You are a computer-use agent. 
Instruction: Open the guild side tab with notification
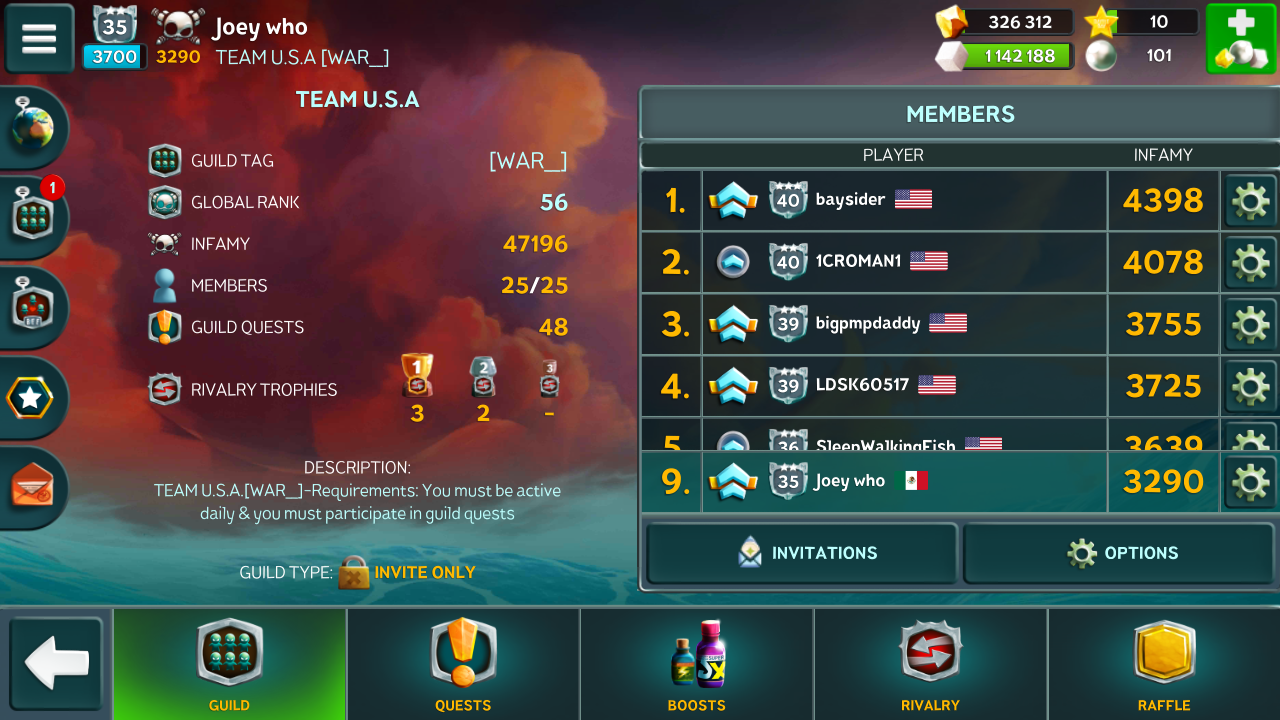pyautogui.click(x=33, y=215)
